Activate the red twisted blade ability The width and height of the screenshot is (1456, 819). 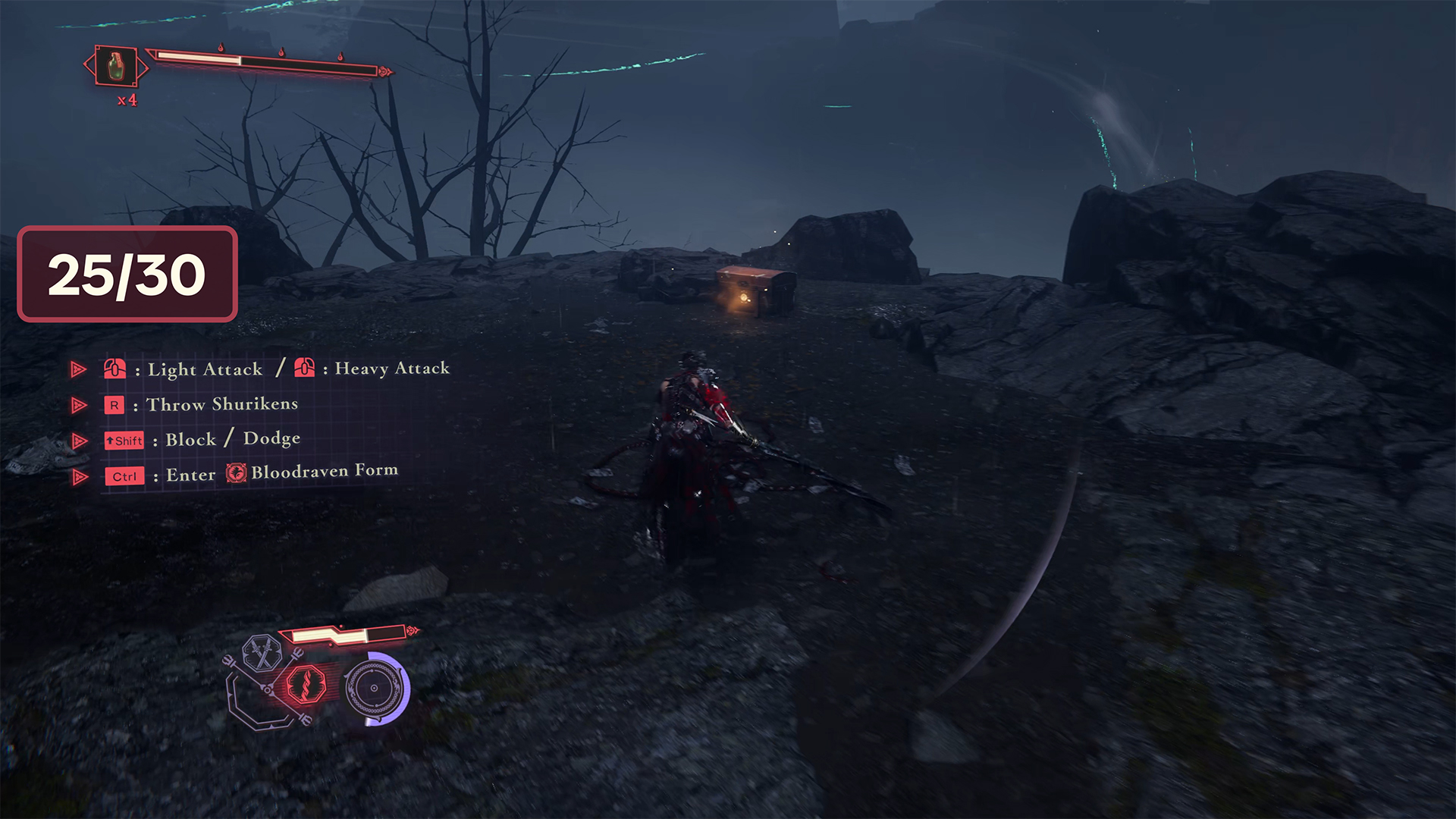click(x=308, y=683)
